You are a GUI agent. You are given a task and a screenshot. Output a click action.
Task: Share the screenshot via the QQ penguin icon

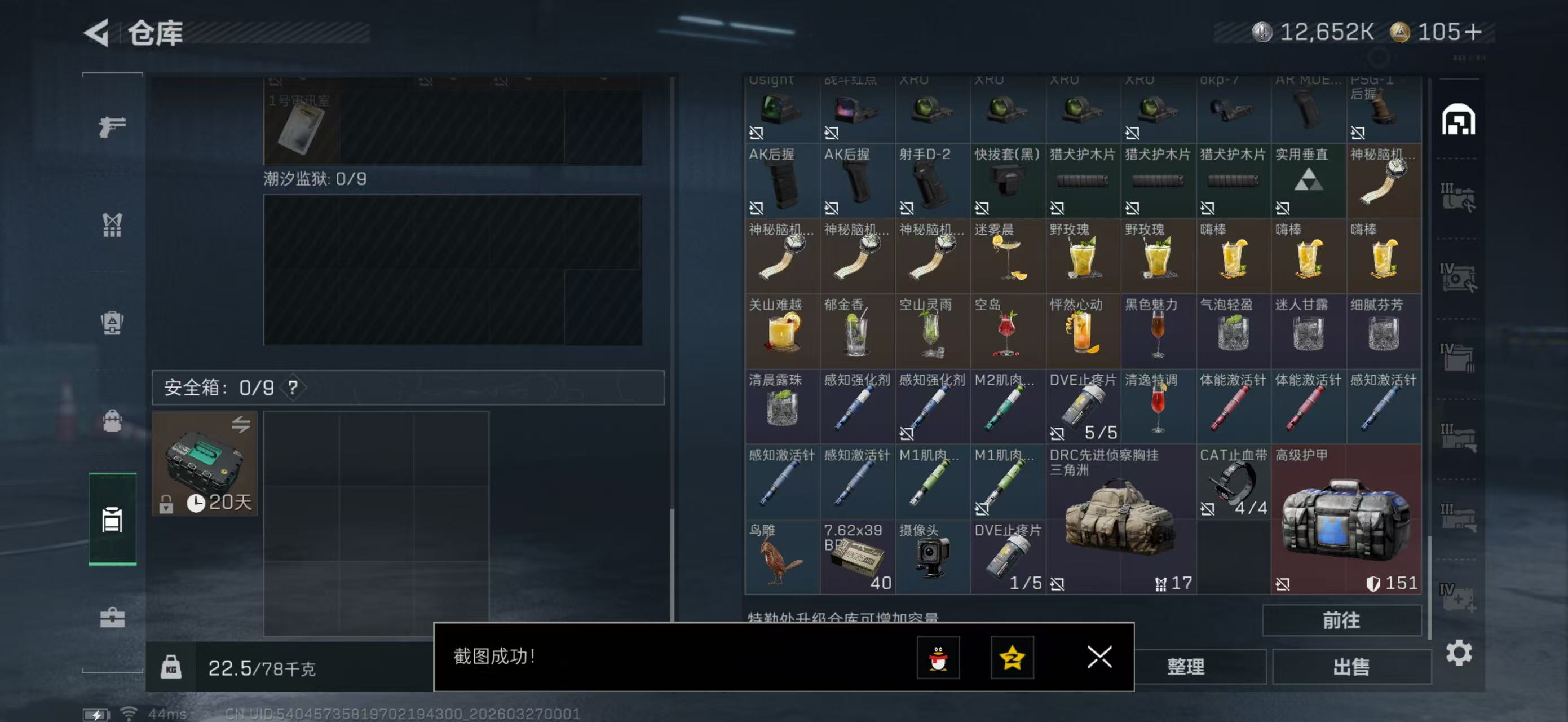click(x=938, y=658)
